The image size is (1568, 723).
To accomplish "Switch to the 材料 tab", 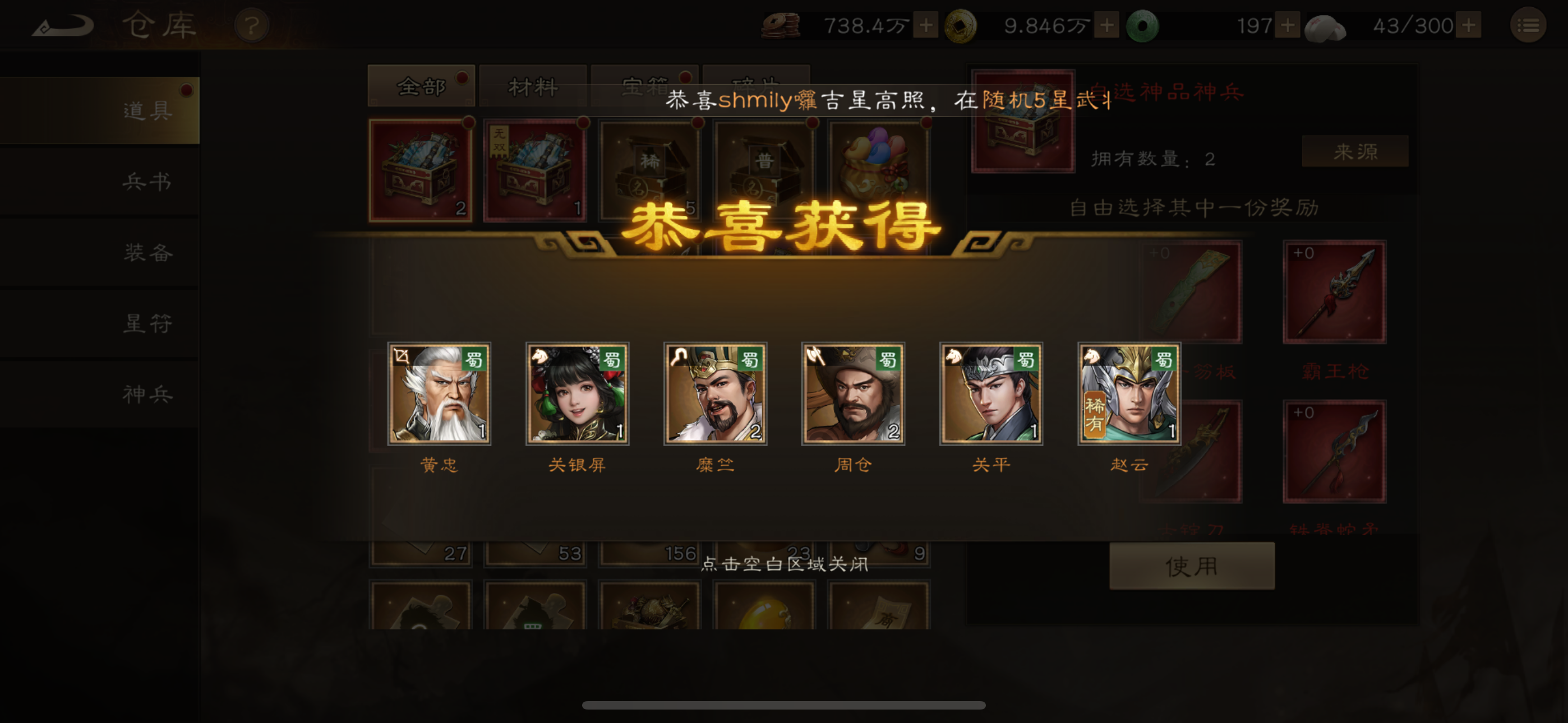I will click(533, 85).
